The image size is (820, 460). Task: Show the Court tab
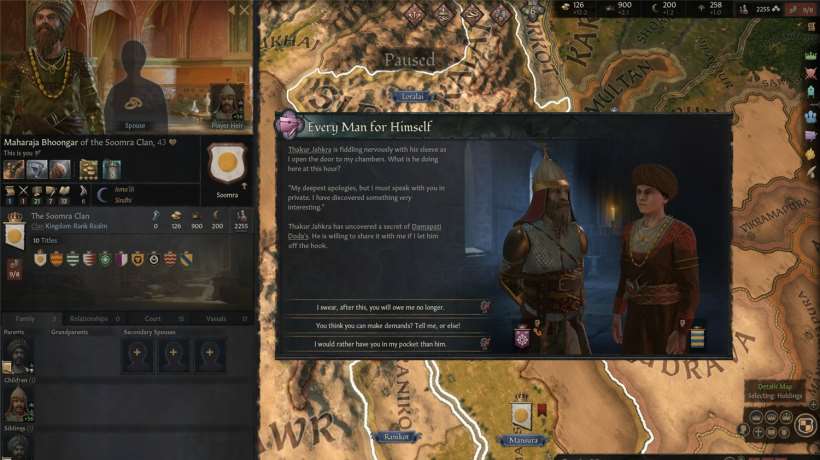click(x=152, y=319)
